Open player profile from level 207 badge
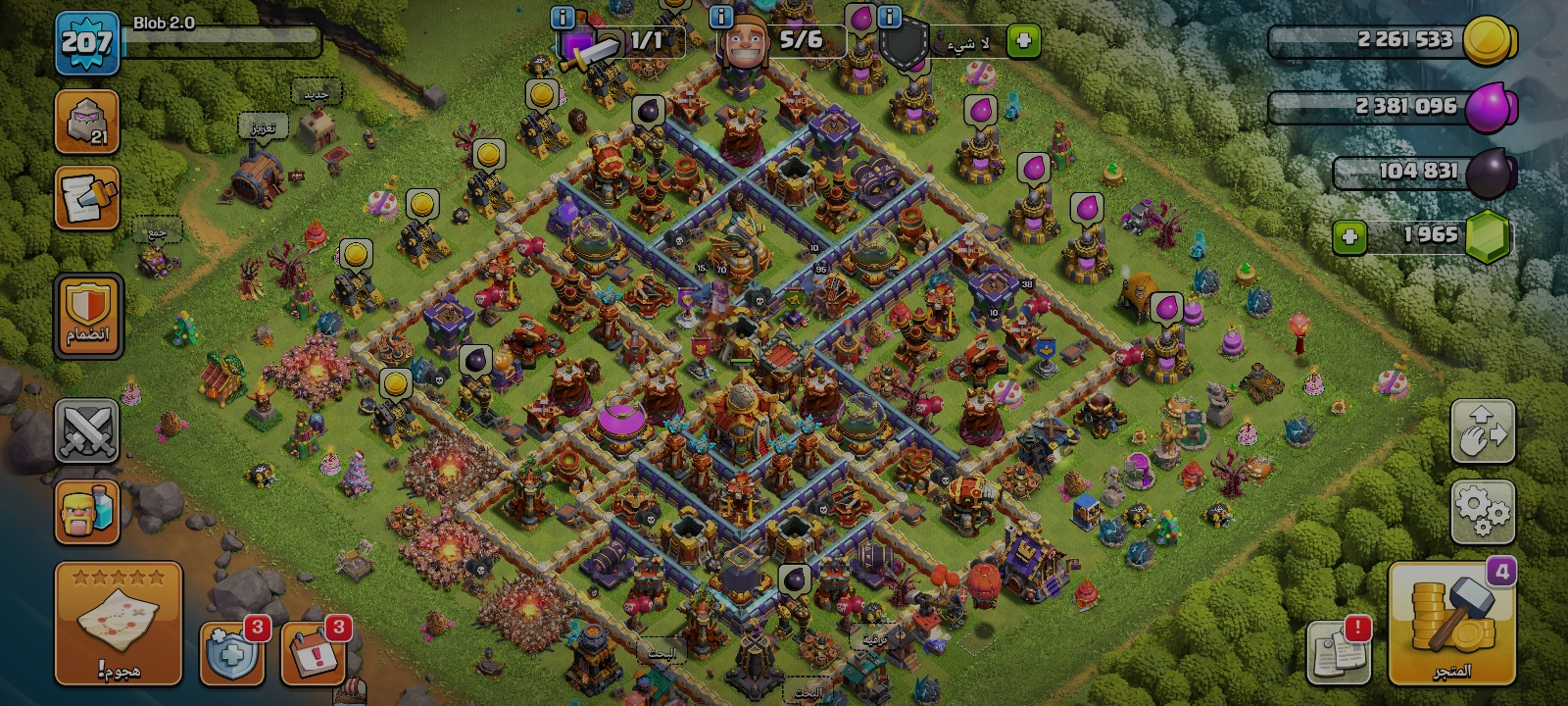The image size is (1568, 706). click(87, 43)
